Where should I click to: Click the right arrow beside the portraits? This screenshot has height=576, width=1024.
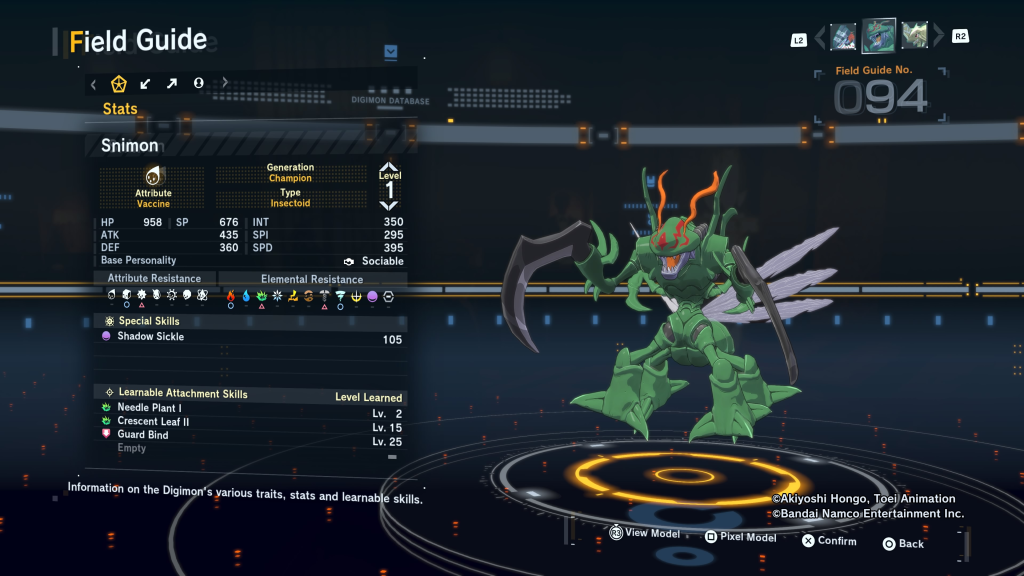938,37
